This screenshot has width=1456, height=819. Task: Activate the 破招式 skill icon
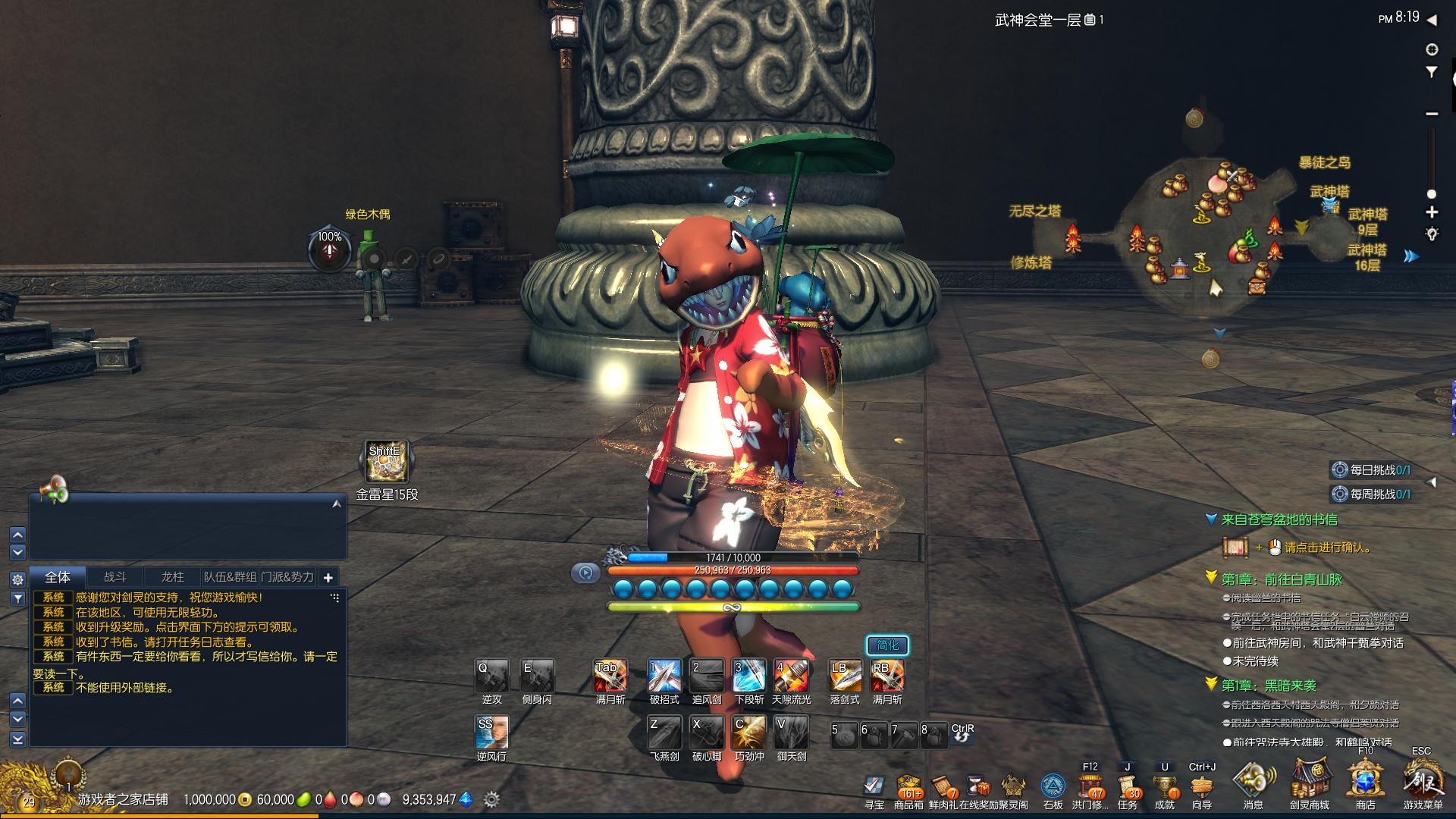[664, 676]
